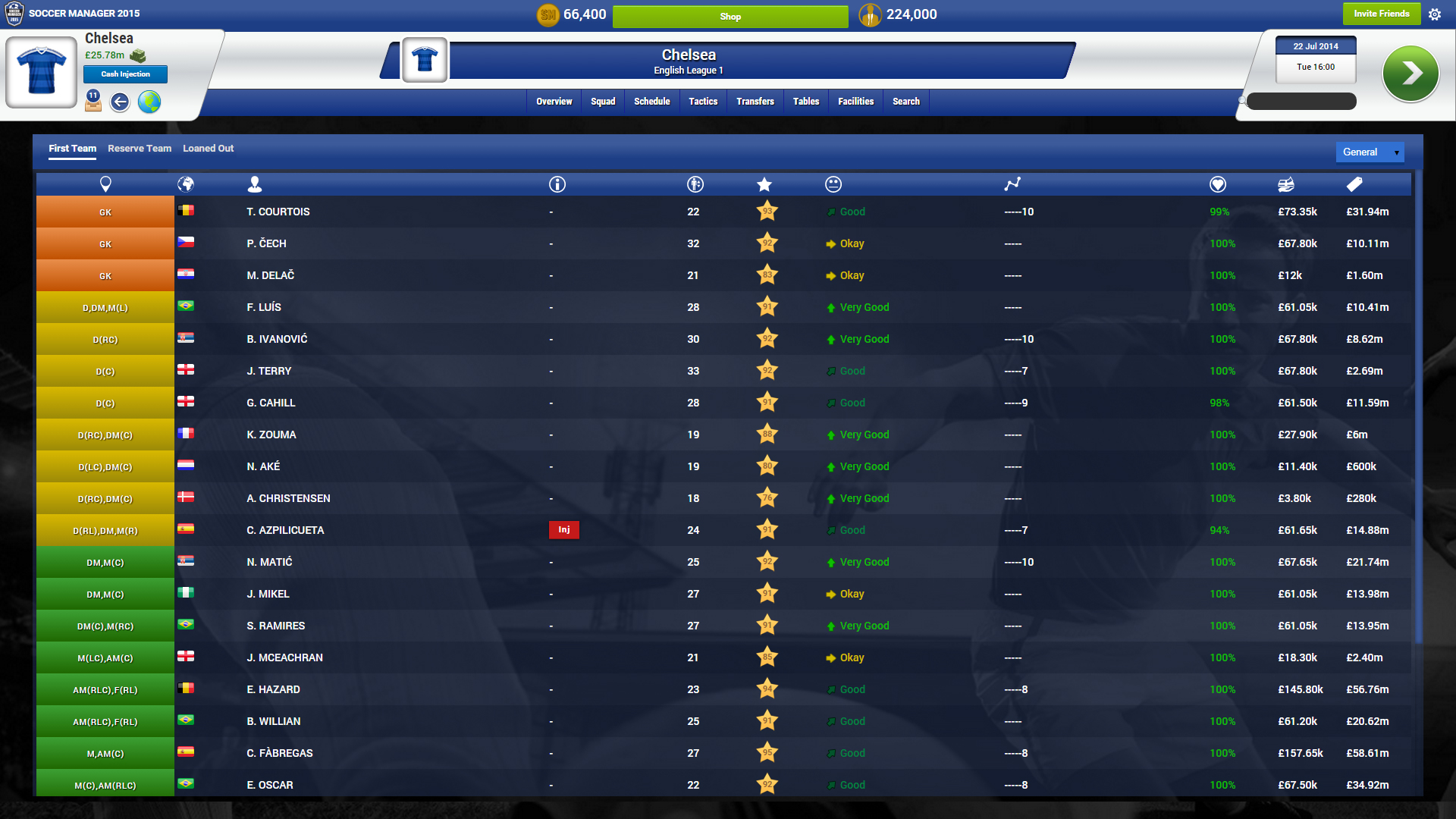Click the value price-tag column header icon
This screenshot has height=819, width=1456.
(1354, 184)
